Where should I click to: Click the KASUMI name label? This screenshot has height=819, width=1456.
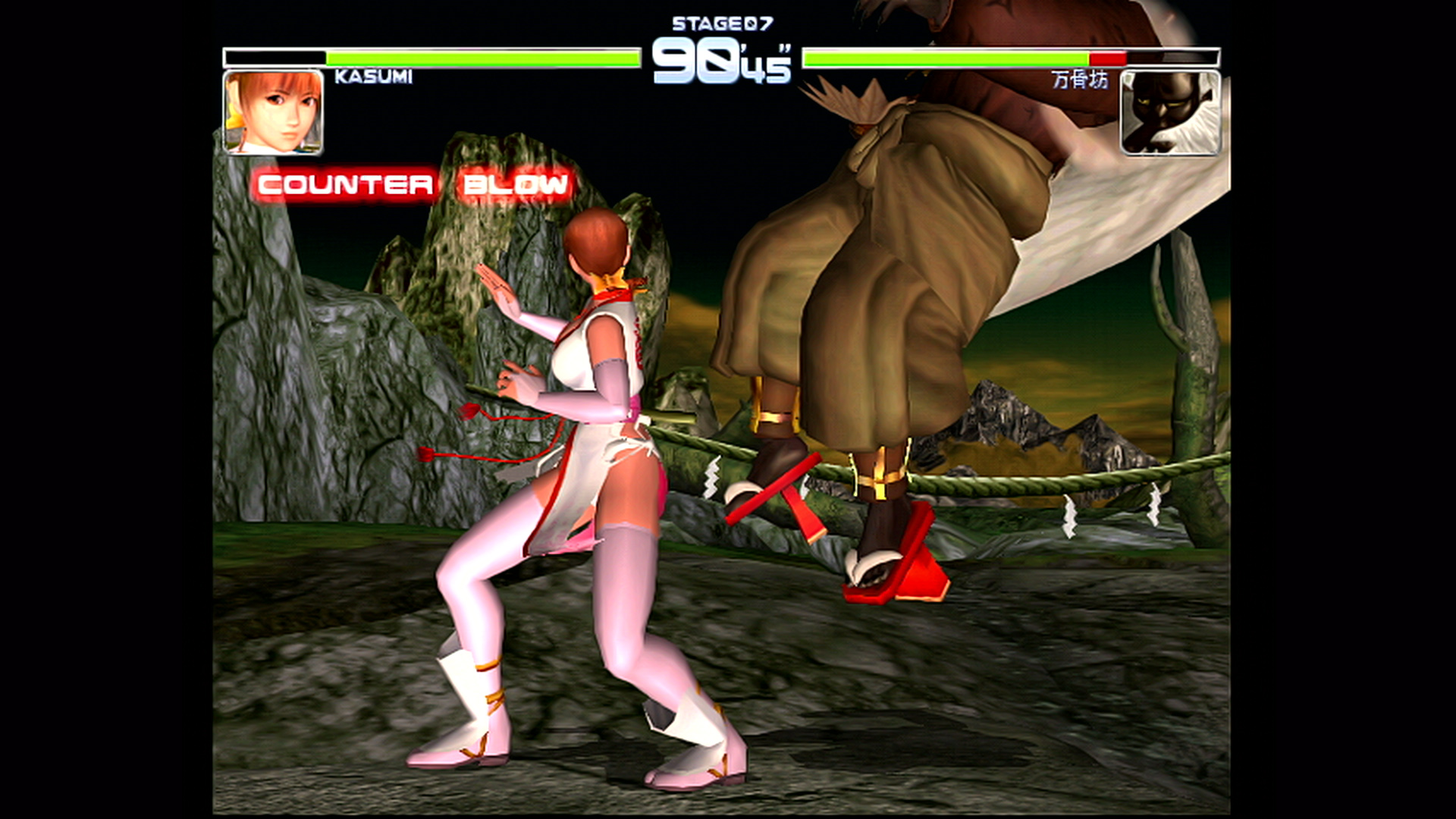point(373,77)
